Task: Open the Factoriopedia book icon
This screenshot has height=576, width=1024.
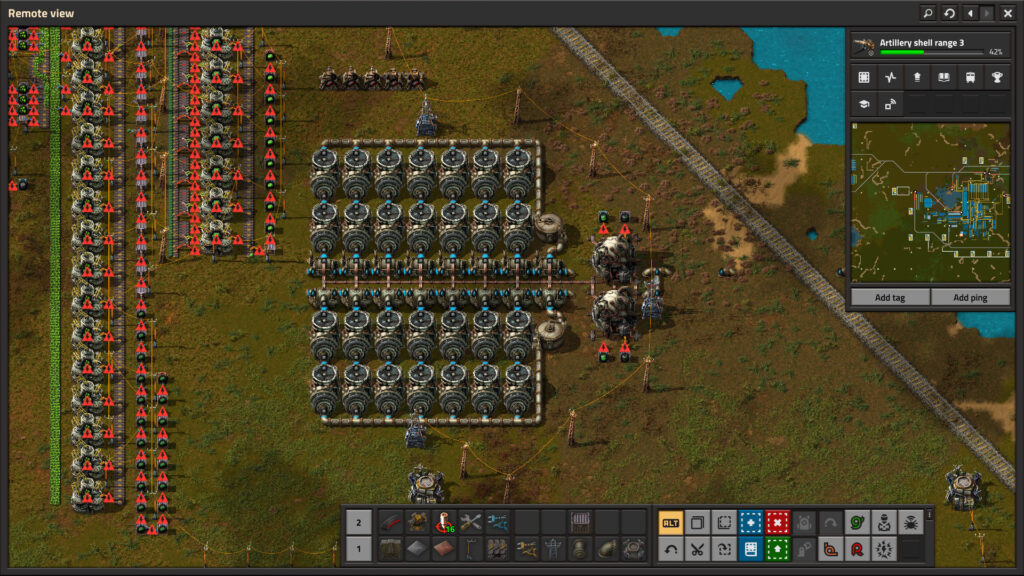Action: click(x=942, y=77)
